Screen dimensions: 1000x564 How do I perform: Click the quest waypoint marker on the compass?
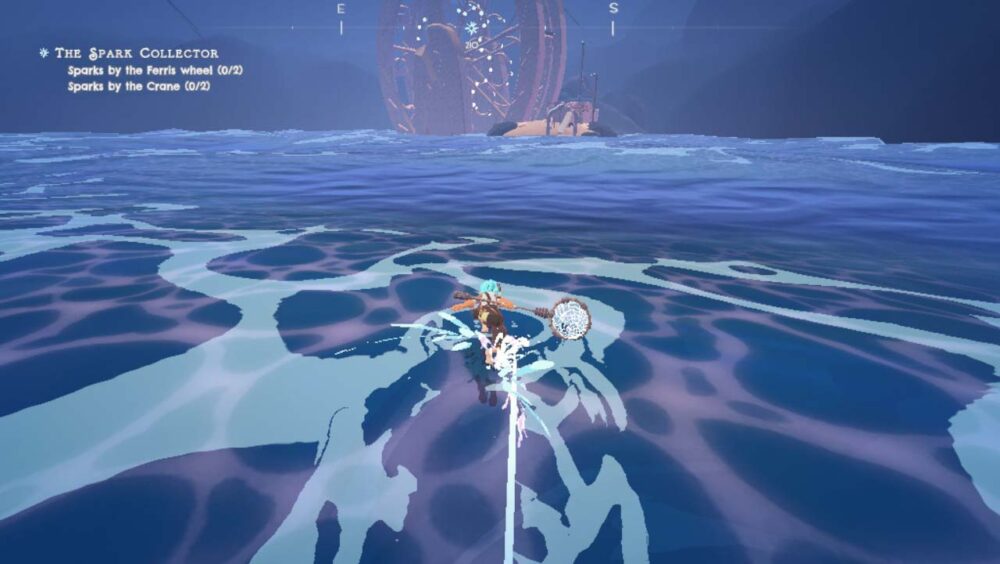(x=471, y=29)
